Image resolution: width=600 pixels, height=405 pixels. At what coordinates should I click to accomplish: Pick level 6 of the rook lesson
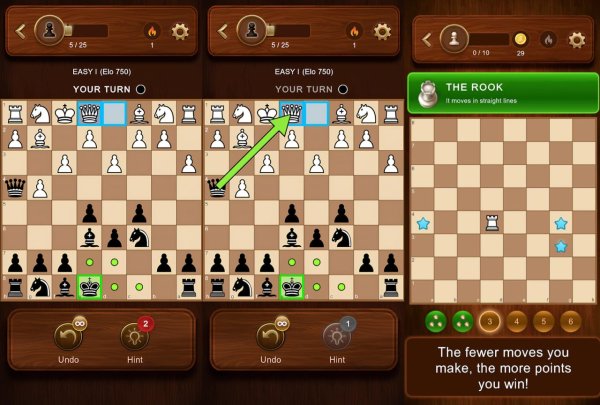(x=570, y=322)
